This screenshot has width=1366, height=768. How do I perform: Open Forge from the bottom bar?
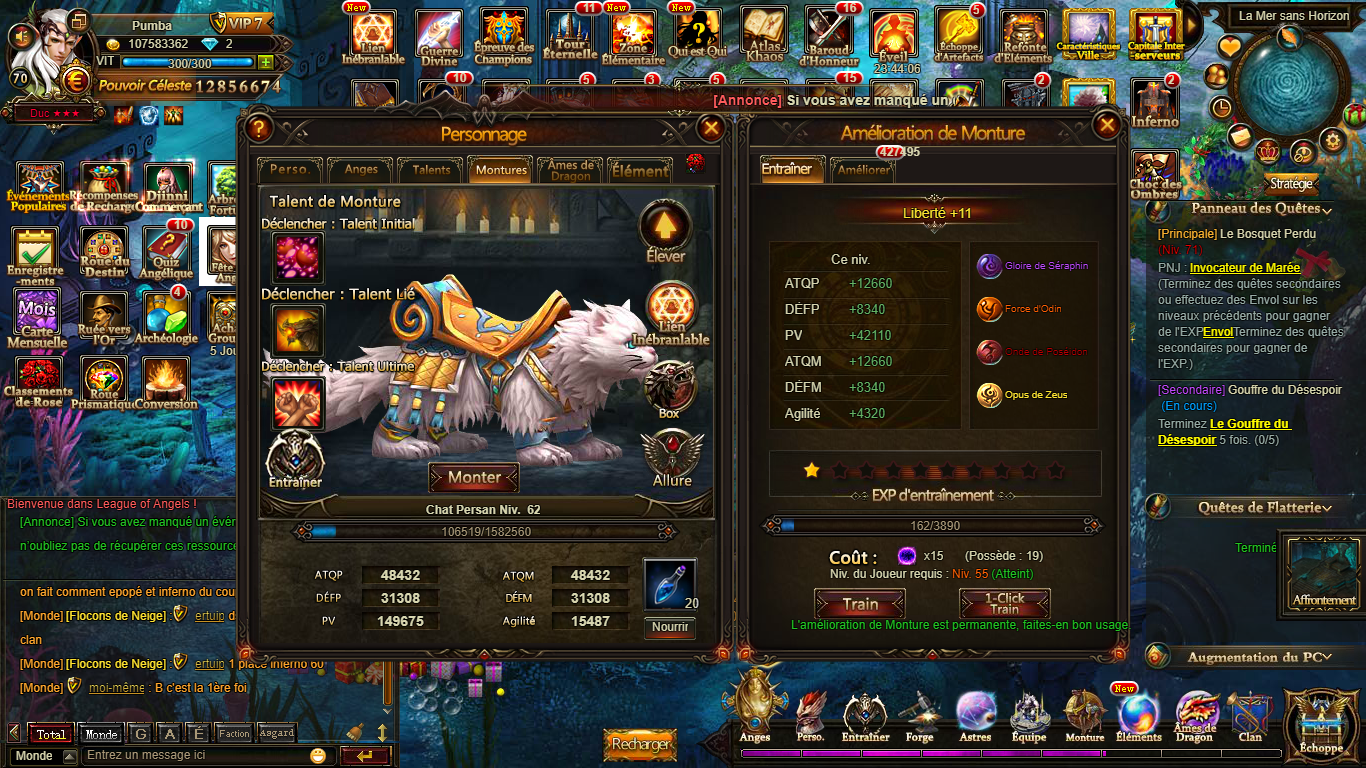pos(920,716)
